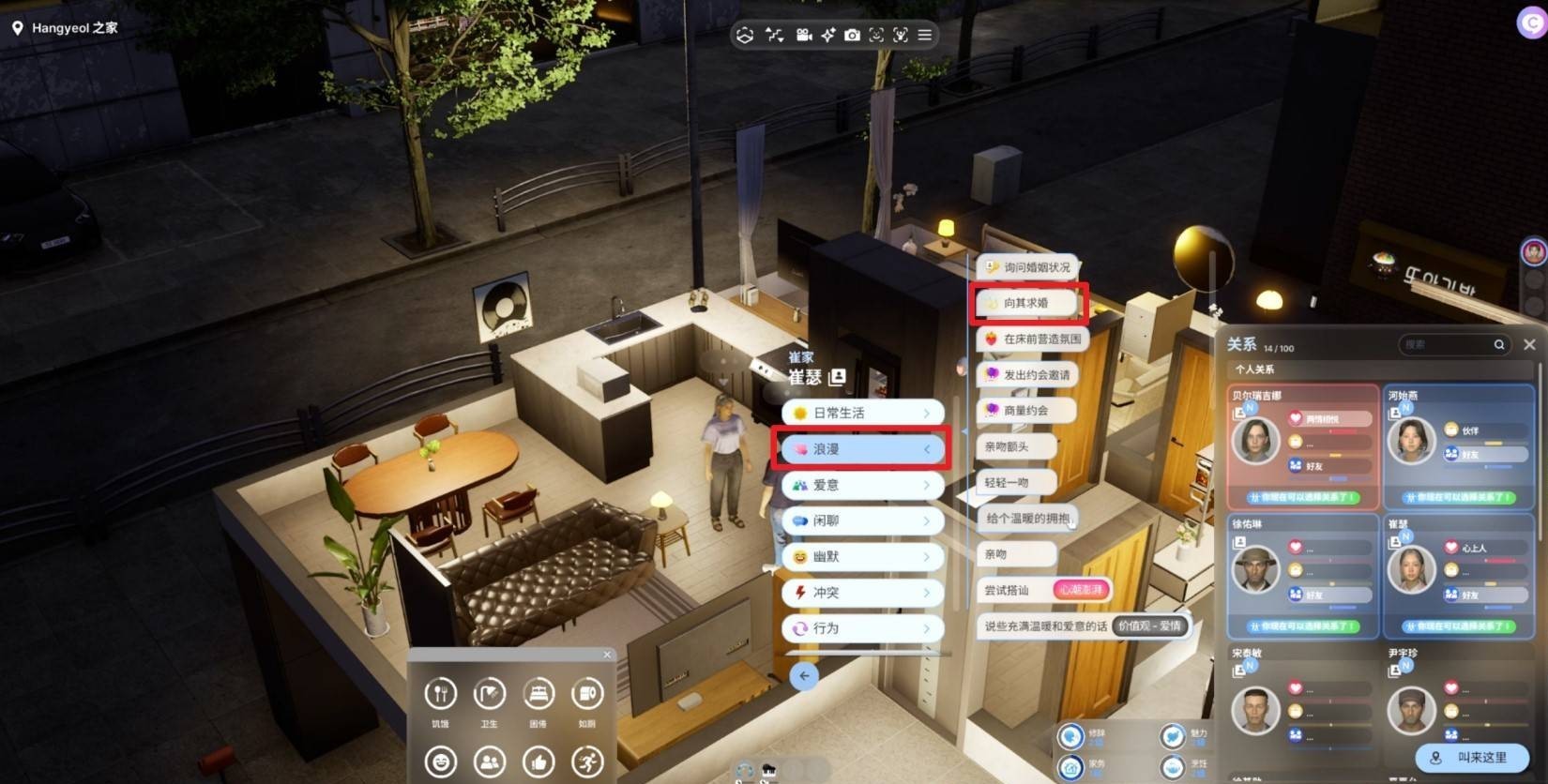Choose 亲吻额头 interaction
Screen dimensions: 1548x784
pos(1015,446)
